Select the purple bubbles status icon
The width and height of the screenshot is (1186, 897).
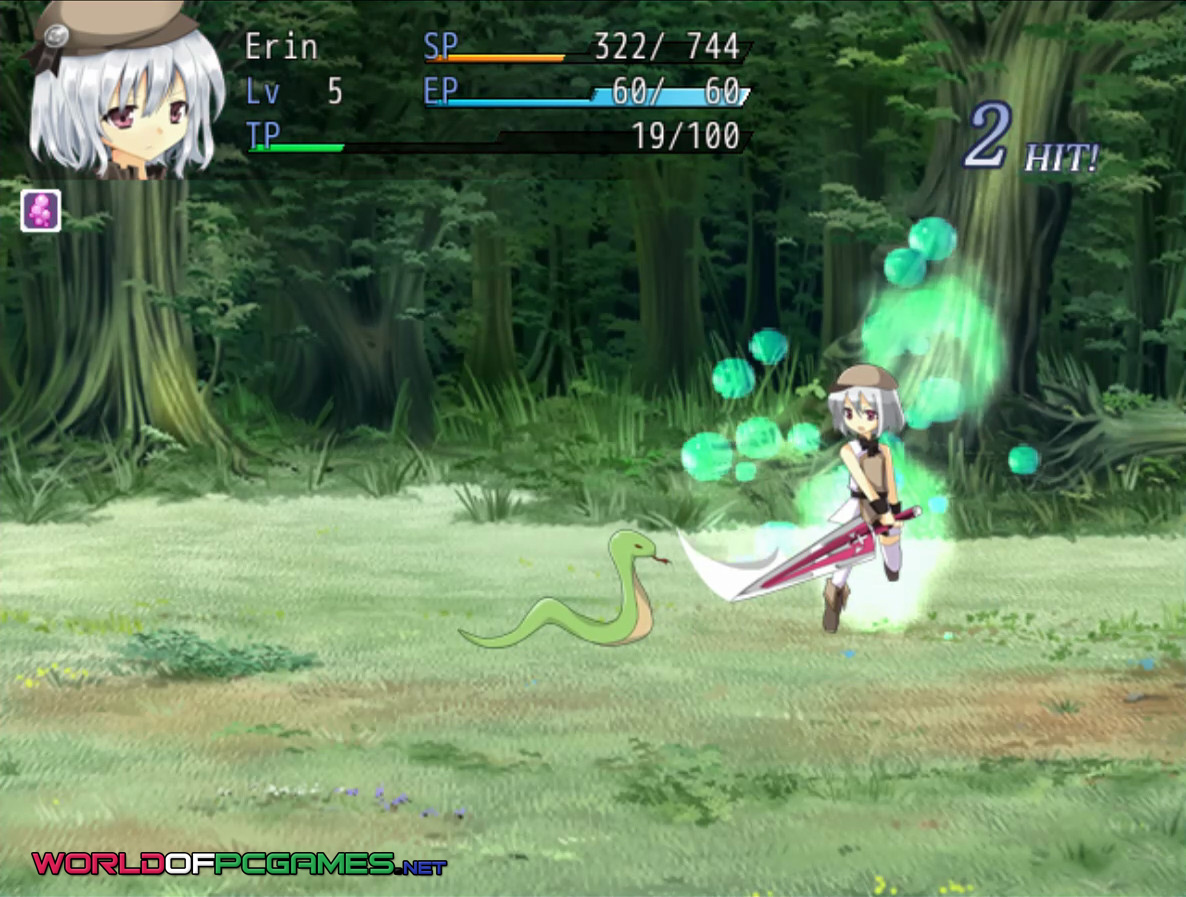41,211
